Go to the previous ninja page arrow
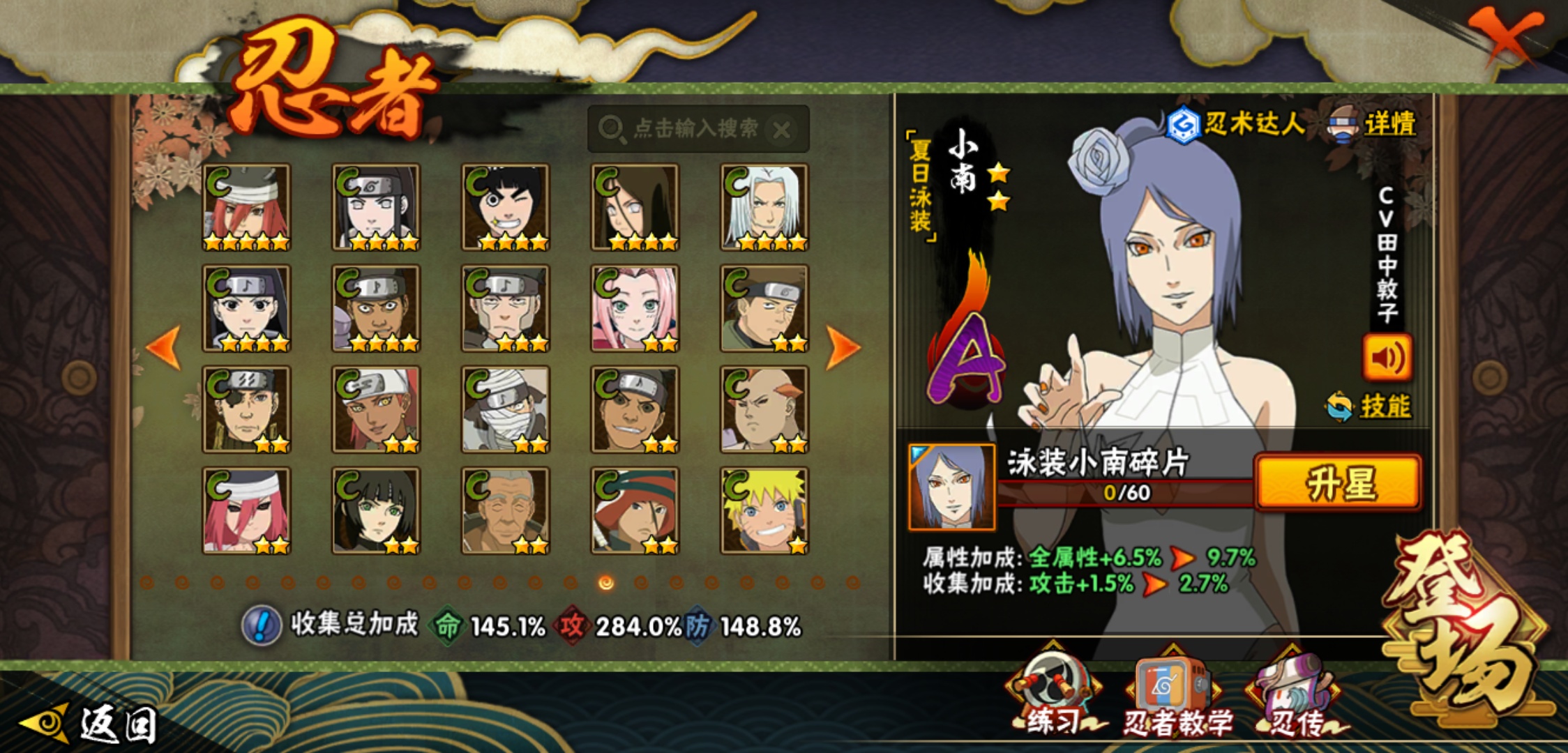Screen dimensions: 1568x753 (164, 347)
